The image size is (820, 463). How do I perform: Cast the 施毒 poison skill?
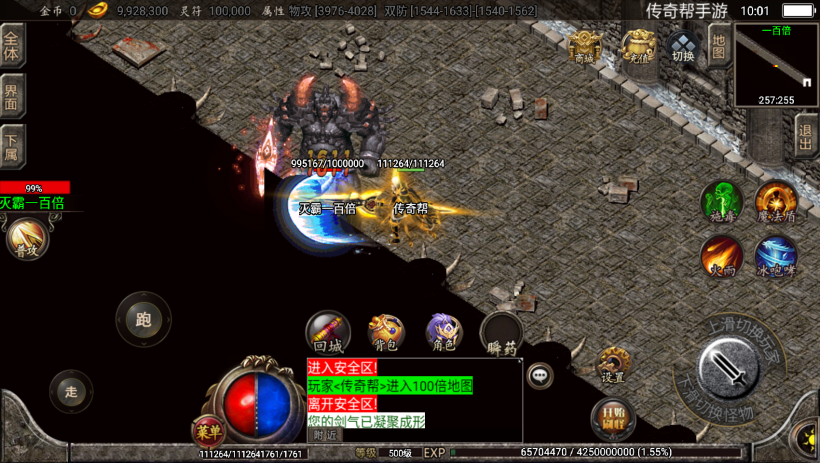[721, 201]
